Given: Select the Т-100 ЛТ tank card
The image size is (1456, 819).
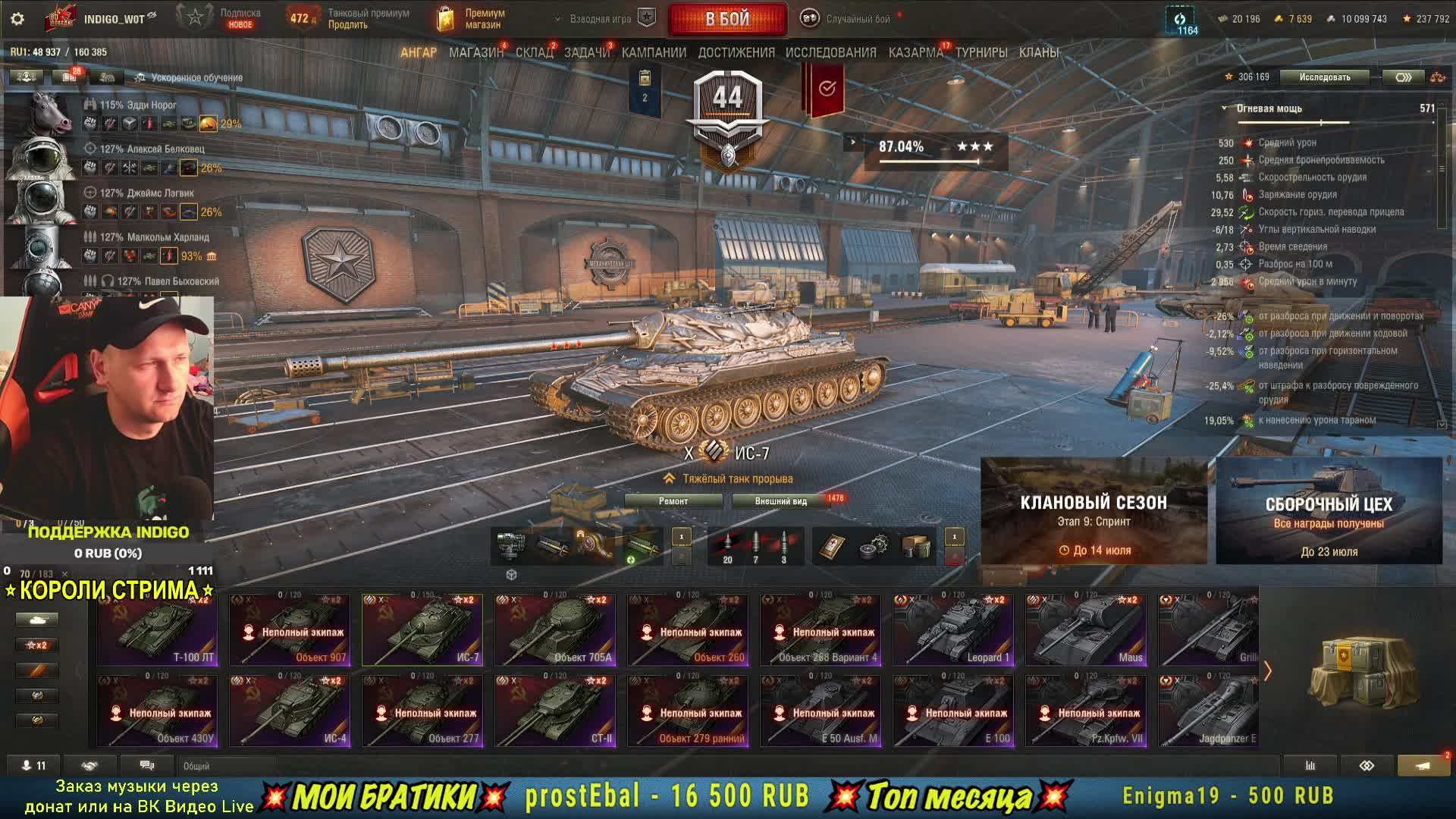Looking at the screenshot, I should click(x=158, y=630).
